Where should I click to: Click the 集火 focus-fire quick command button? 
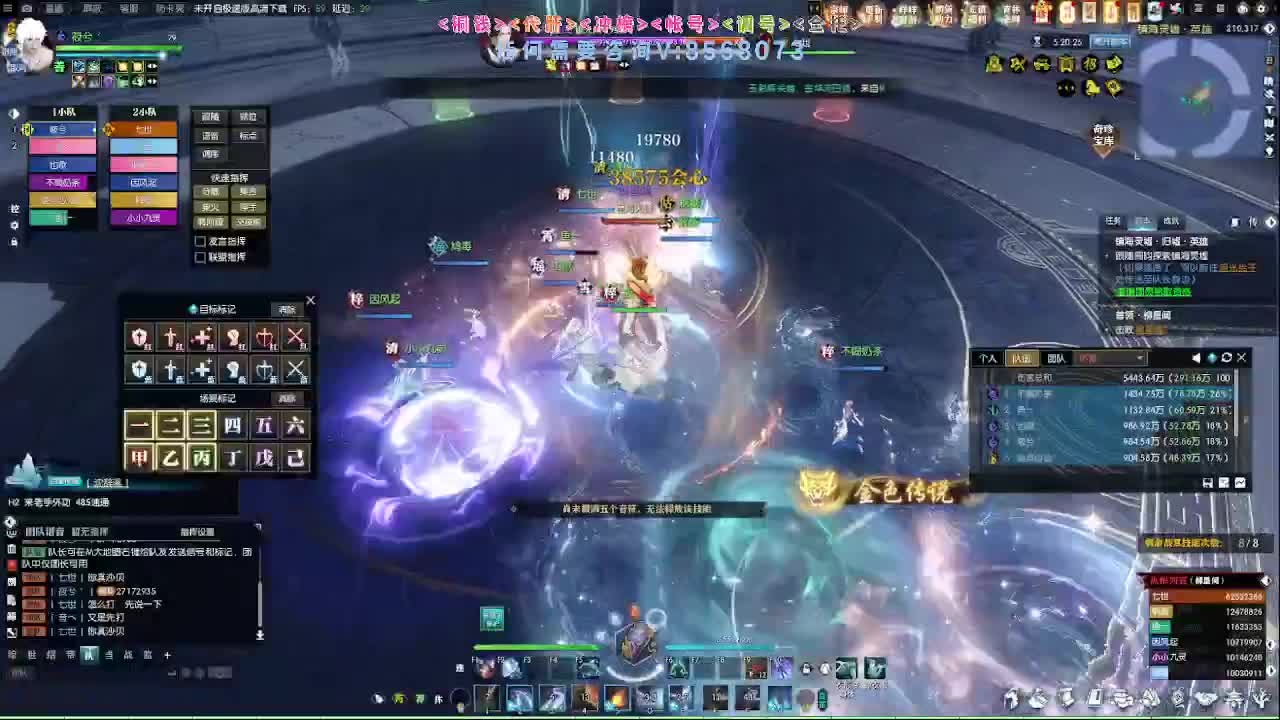(208, 206)
